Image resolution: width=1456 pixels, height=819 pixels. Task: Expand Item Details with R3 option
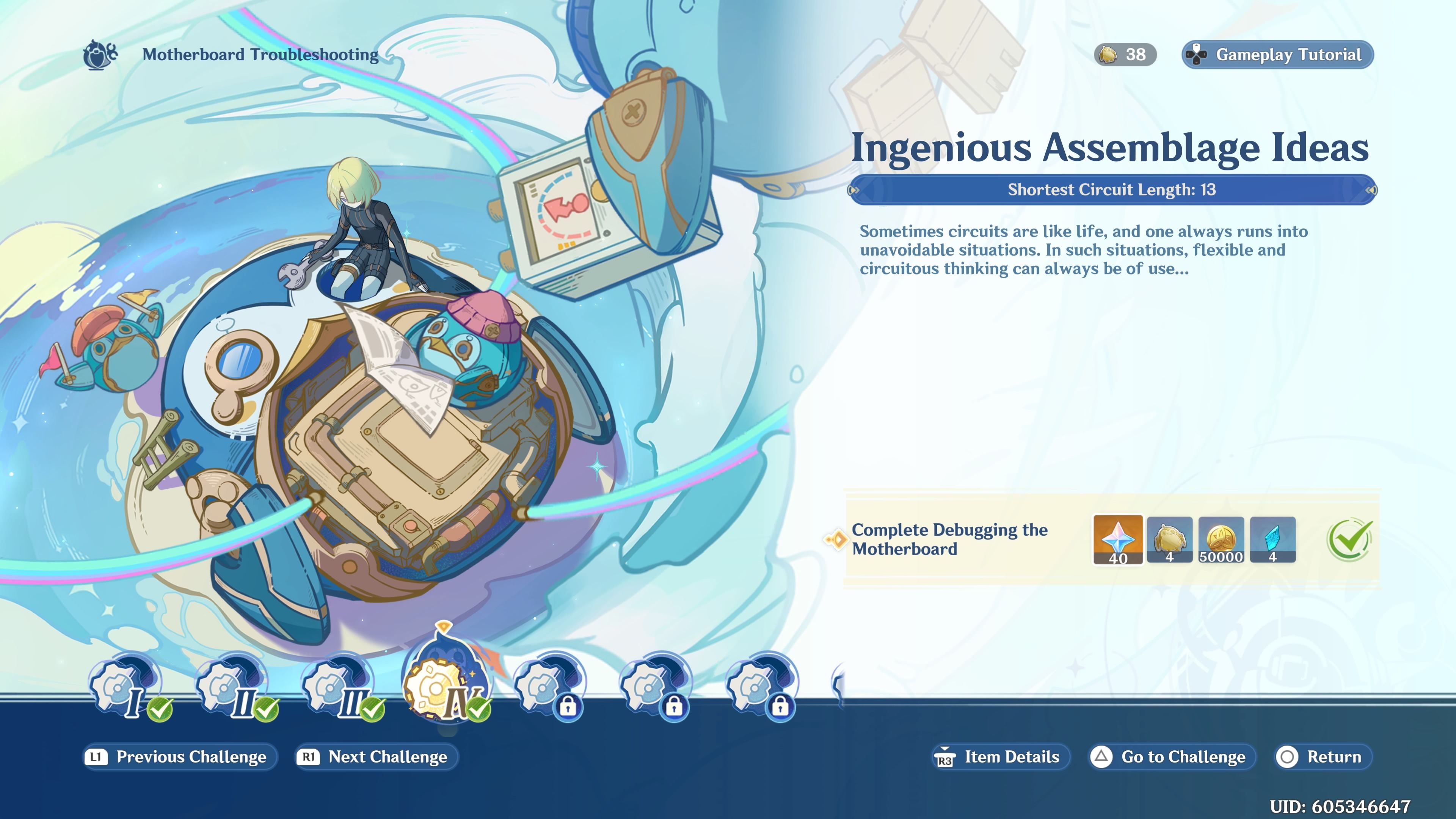click(1000, 757)
